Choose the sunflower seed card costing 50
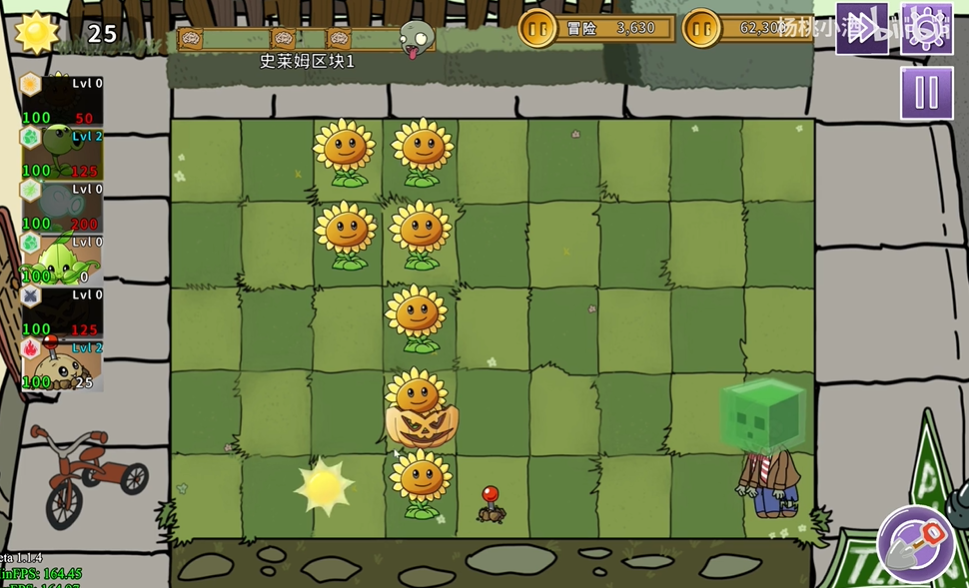The height and width of the screenshot is (588, 969). point(62,101)
